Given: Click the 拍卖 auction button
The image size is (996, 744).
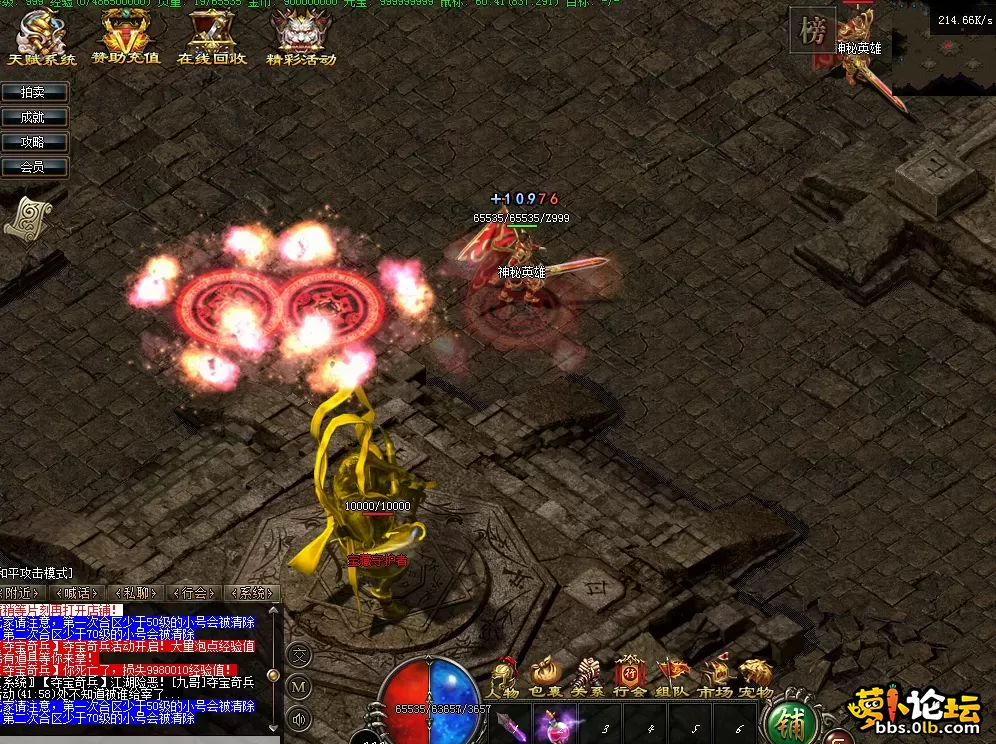Looking at the screenshot, I should [x=34, y=92].
